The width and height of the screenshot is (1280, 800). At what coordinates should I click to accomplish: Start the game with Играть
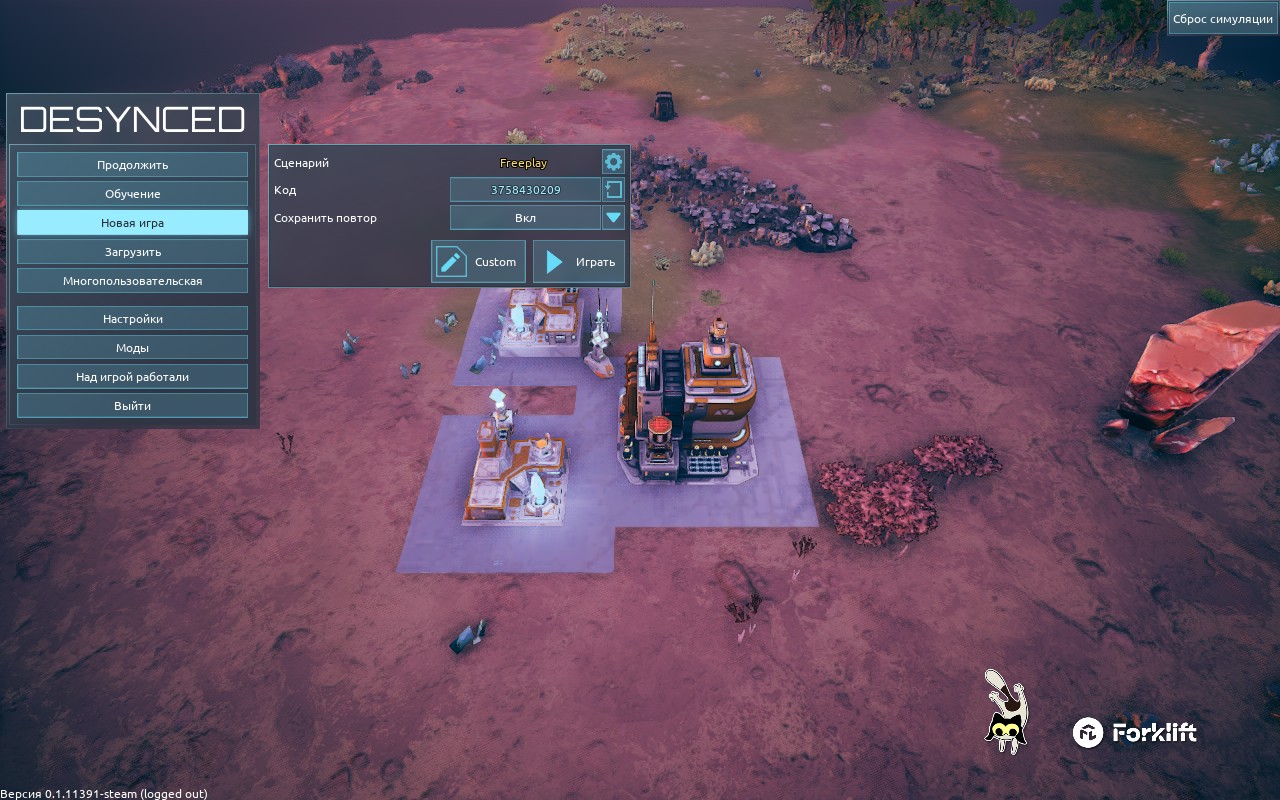(579, 262)
